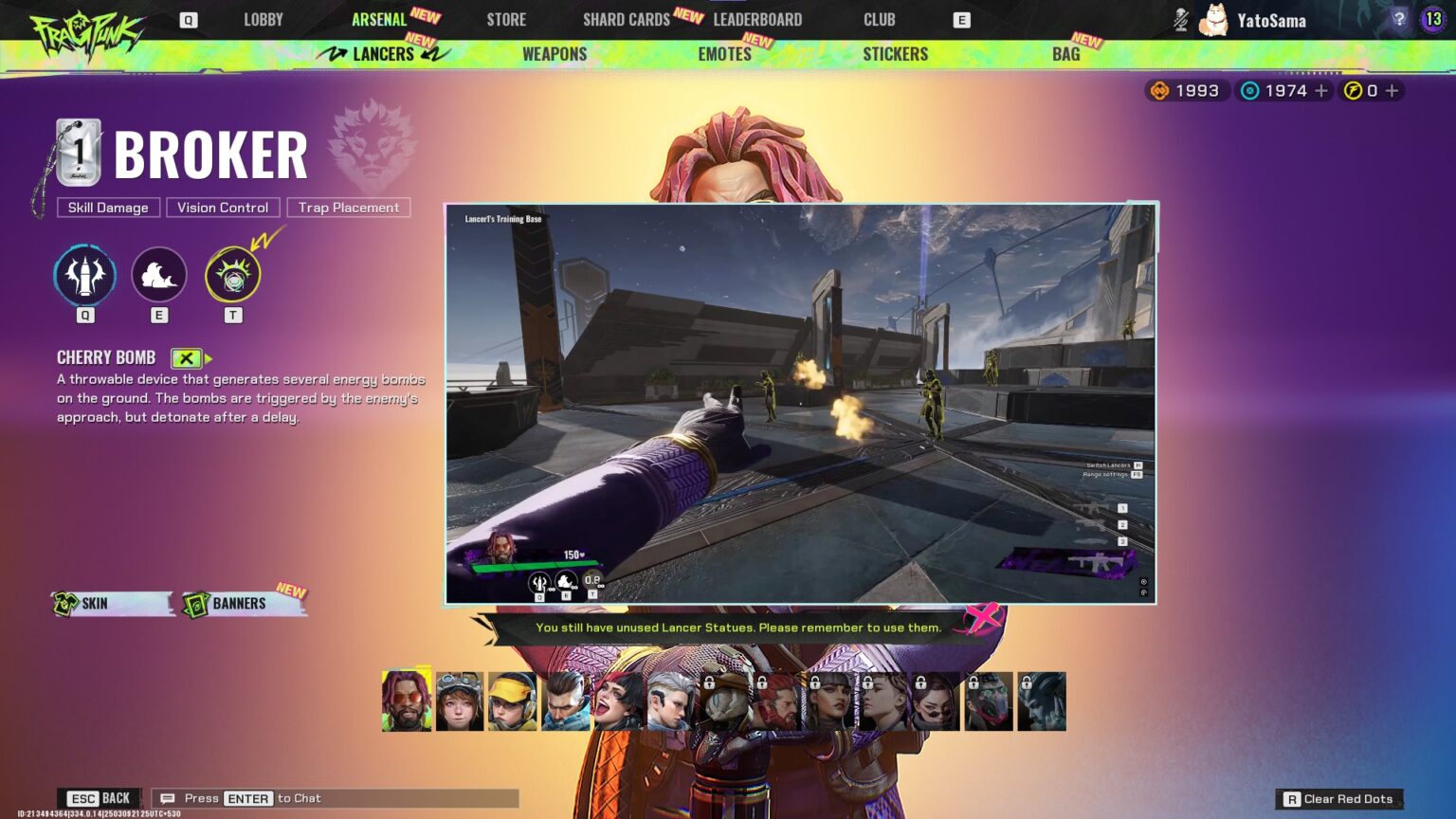Toggle the Trap Placement tag
The width and height of the screenshot is (1456, 819).
point(349,208)
